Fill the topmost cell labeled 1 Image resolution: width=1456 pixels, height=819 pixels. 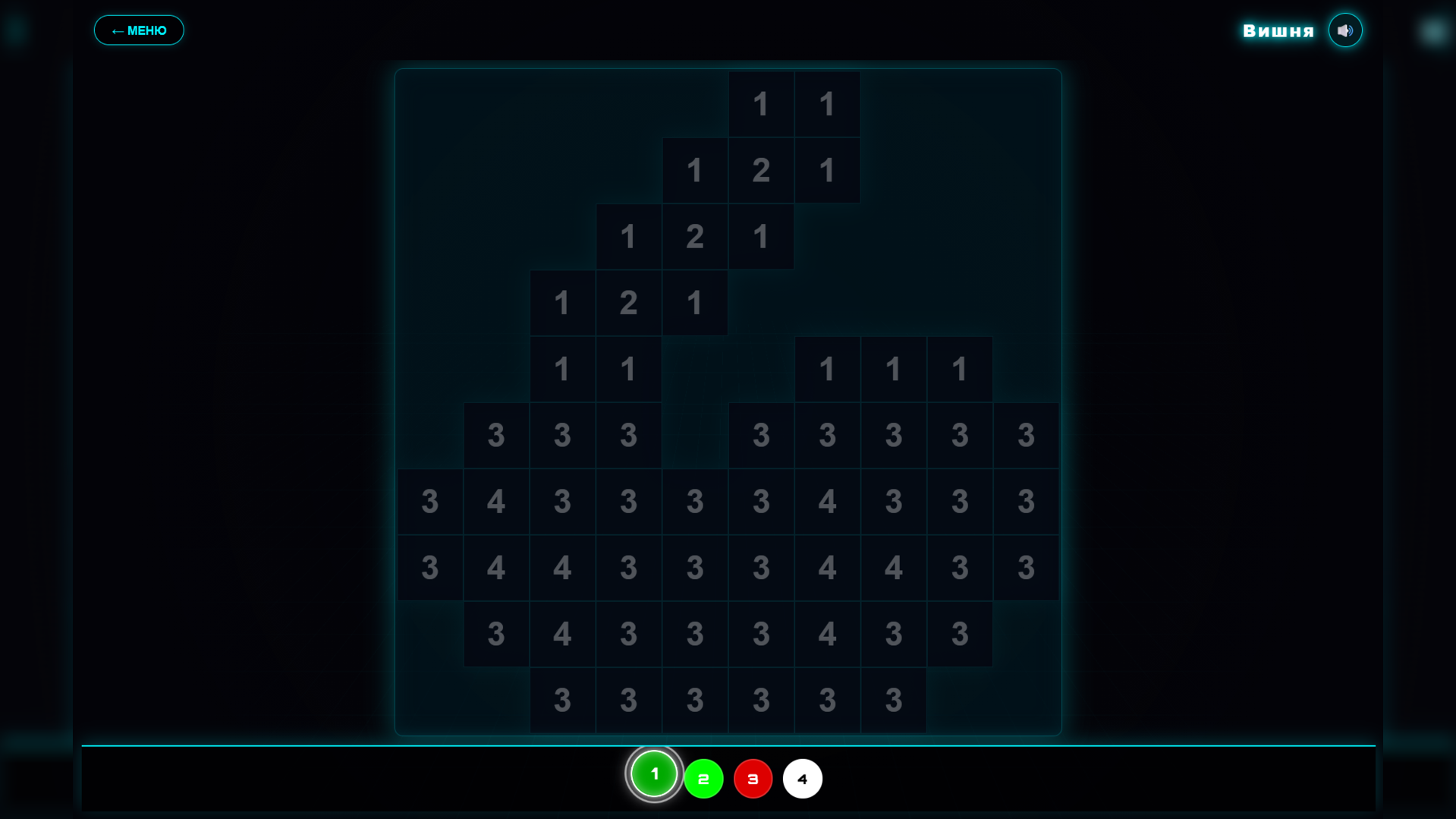pos(761,104)
